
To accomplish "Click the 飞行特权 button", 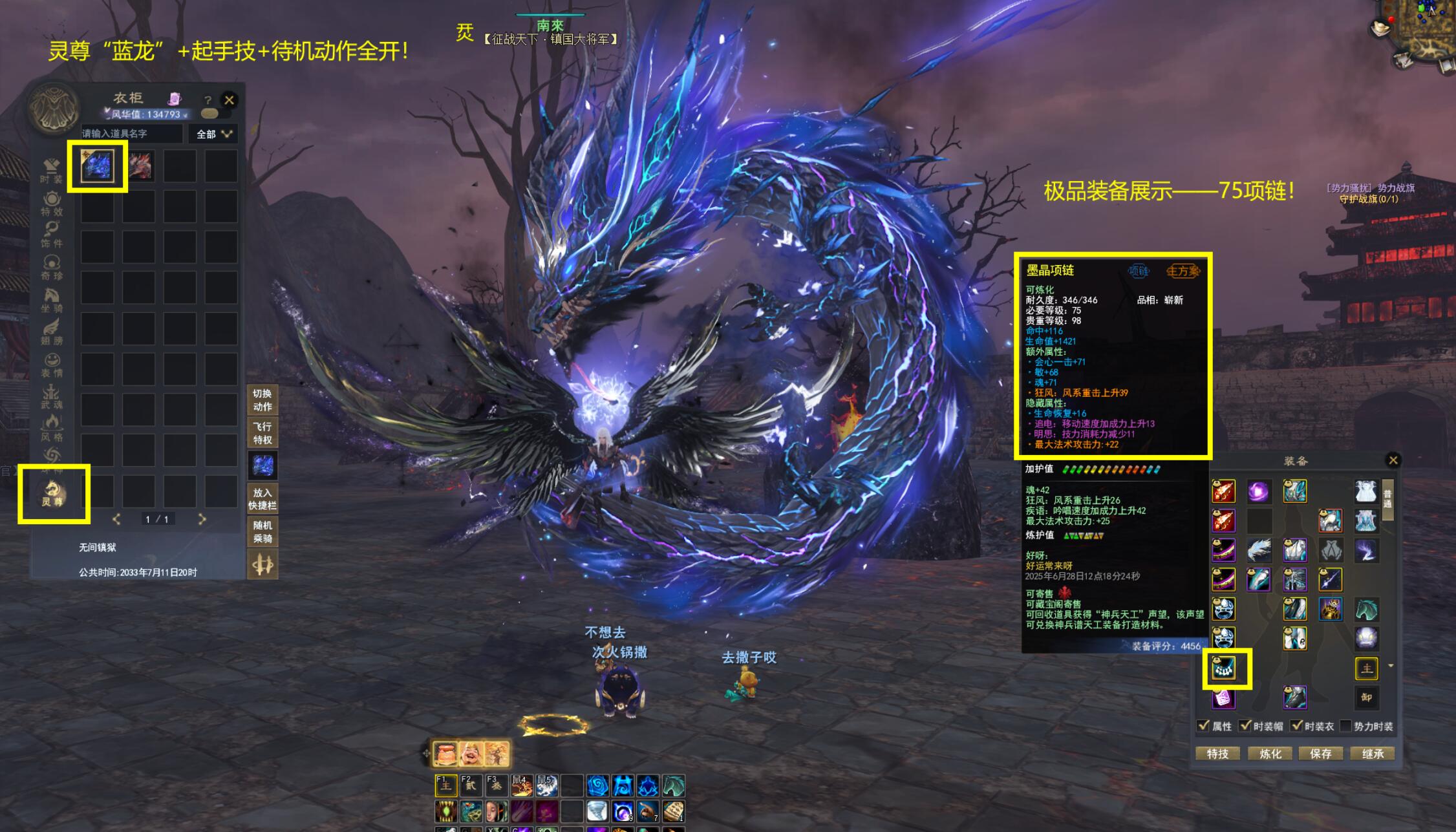I will 262,433.
